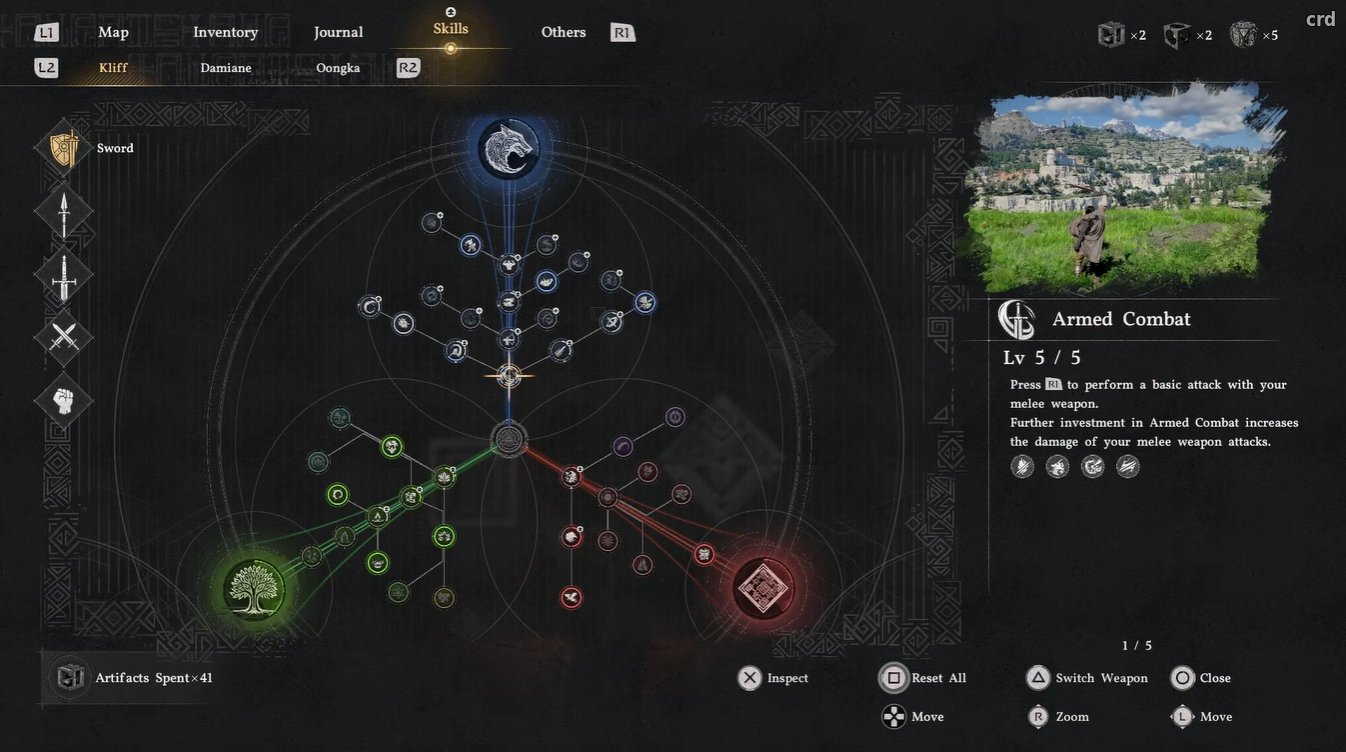Select the Sword weapon category
This screenshot has width=1346, height=752.
(64, 148)
